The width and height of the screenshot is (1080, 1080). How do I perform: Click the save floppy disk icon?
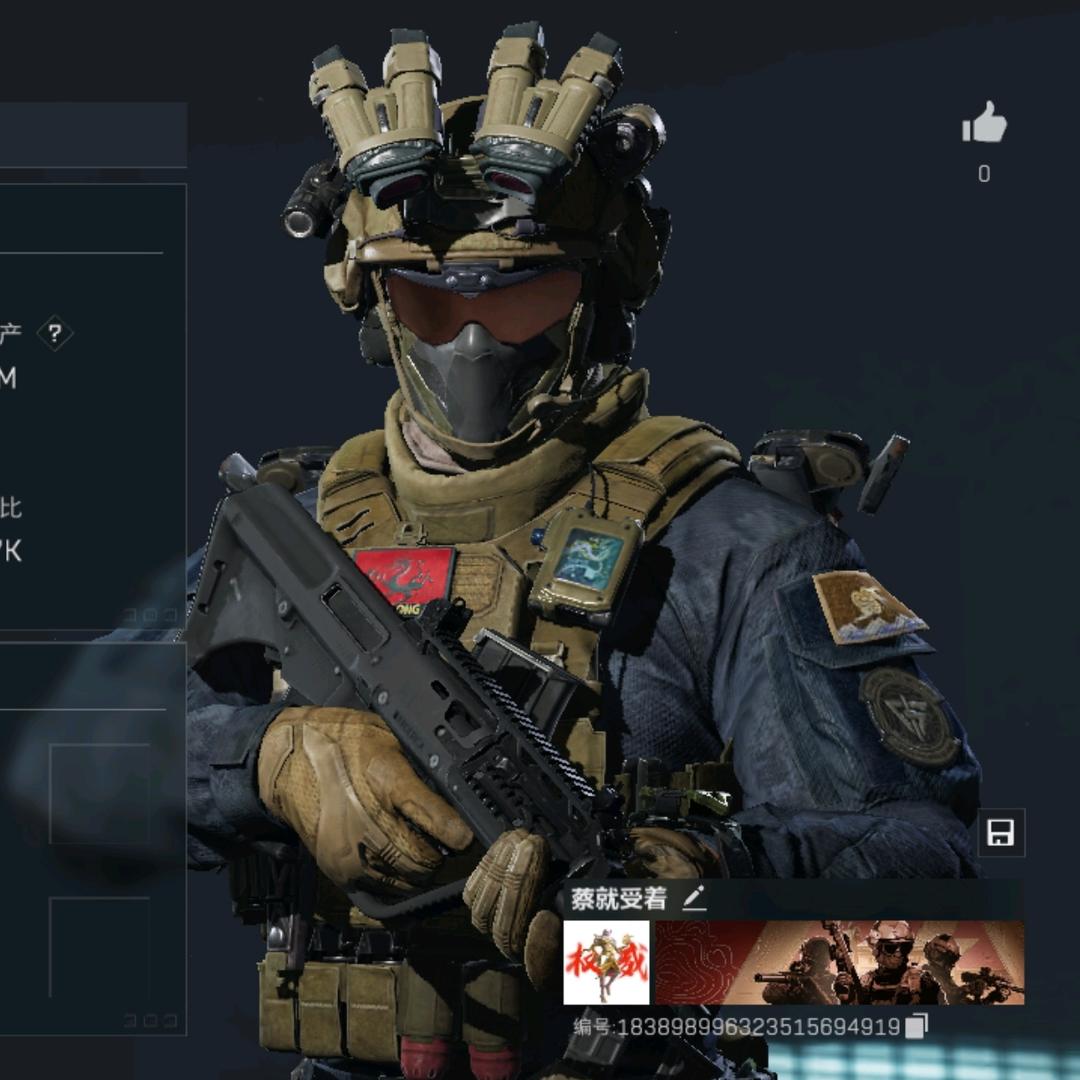1000,832
